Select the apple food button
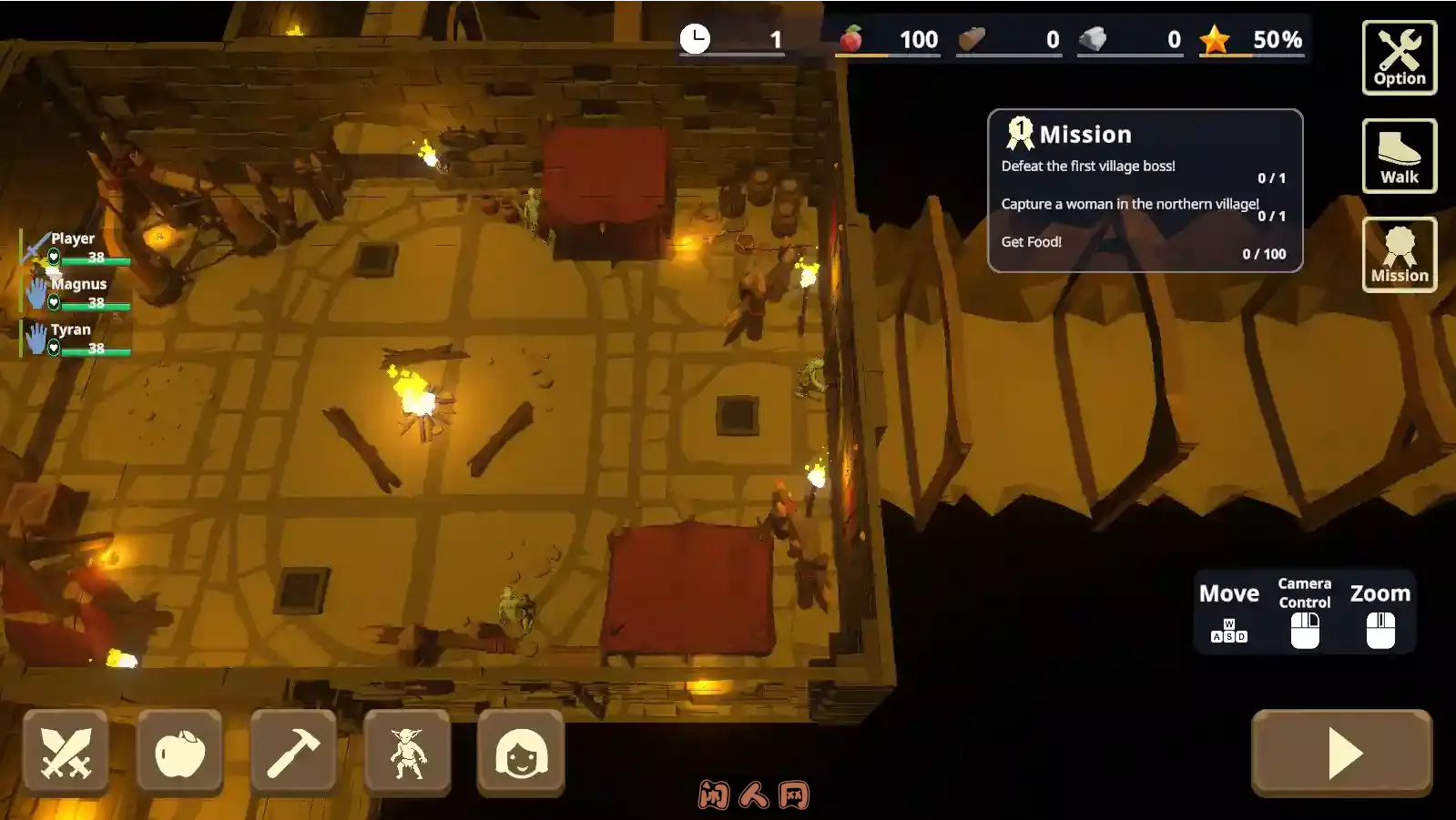Screen dimensions: 1456x820 [179, 753]
